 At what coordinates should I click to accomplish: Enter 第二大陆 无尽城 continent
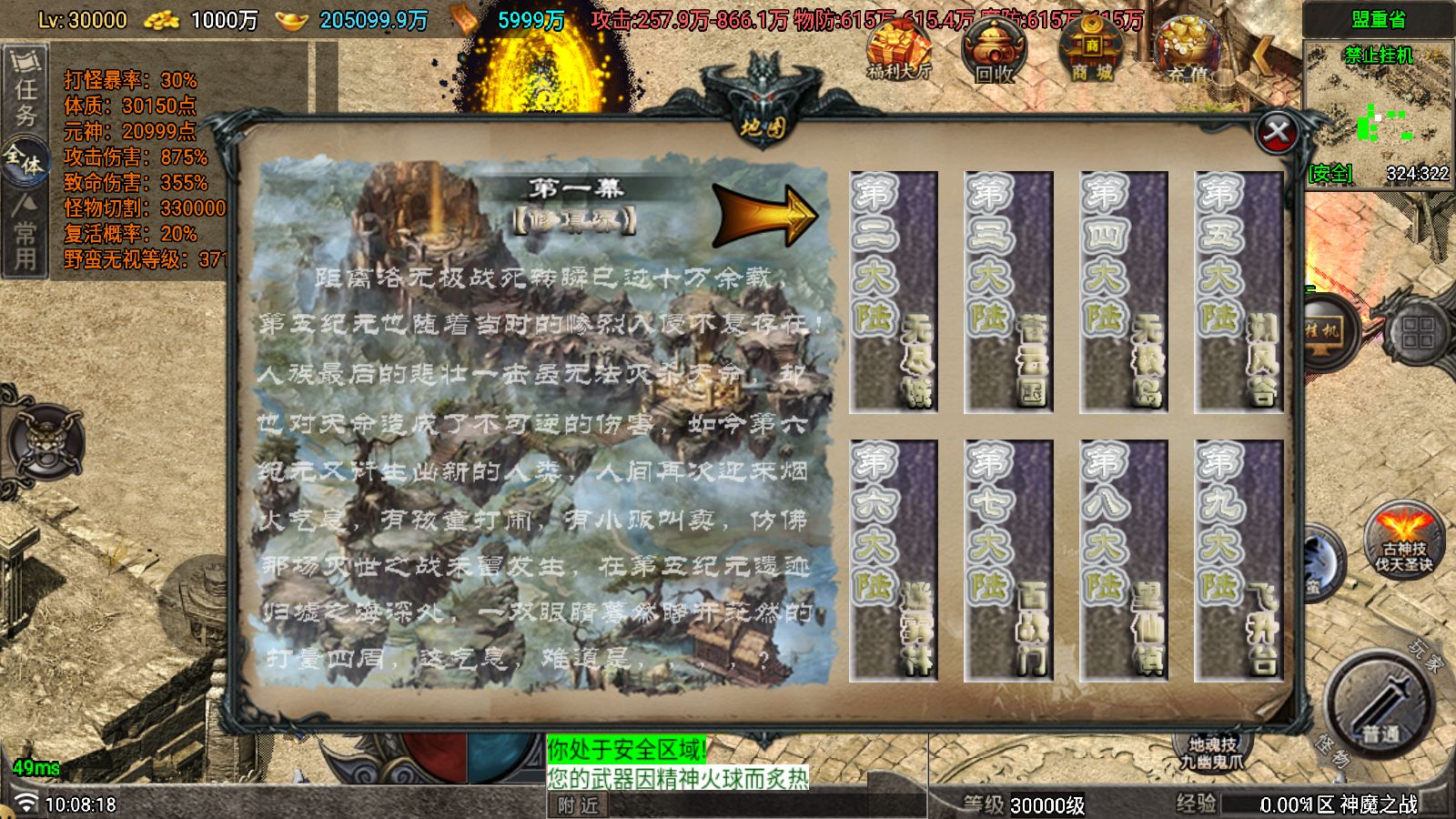(x=896, y=291)
